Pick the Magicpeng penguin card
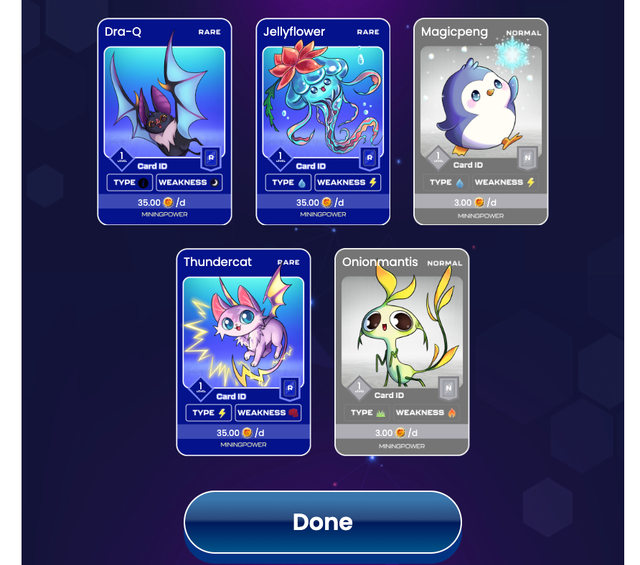 click(480, 121)
